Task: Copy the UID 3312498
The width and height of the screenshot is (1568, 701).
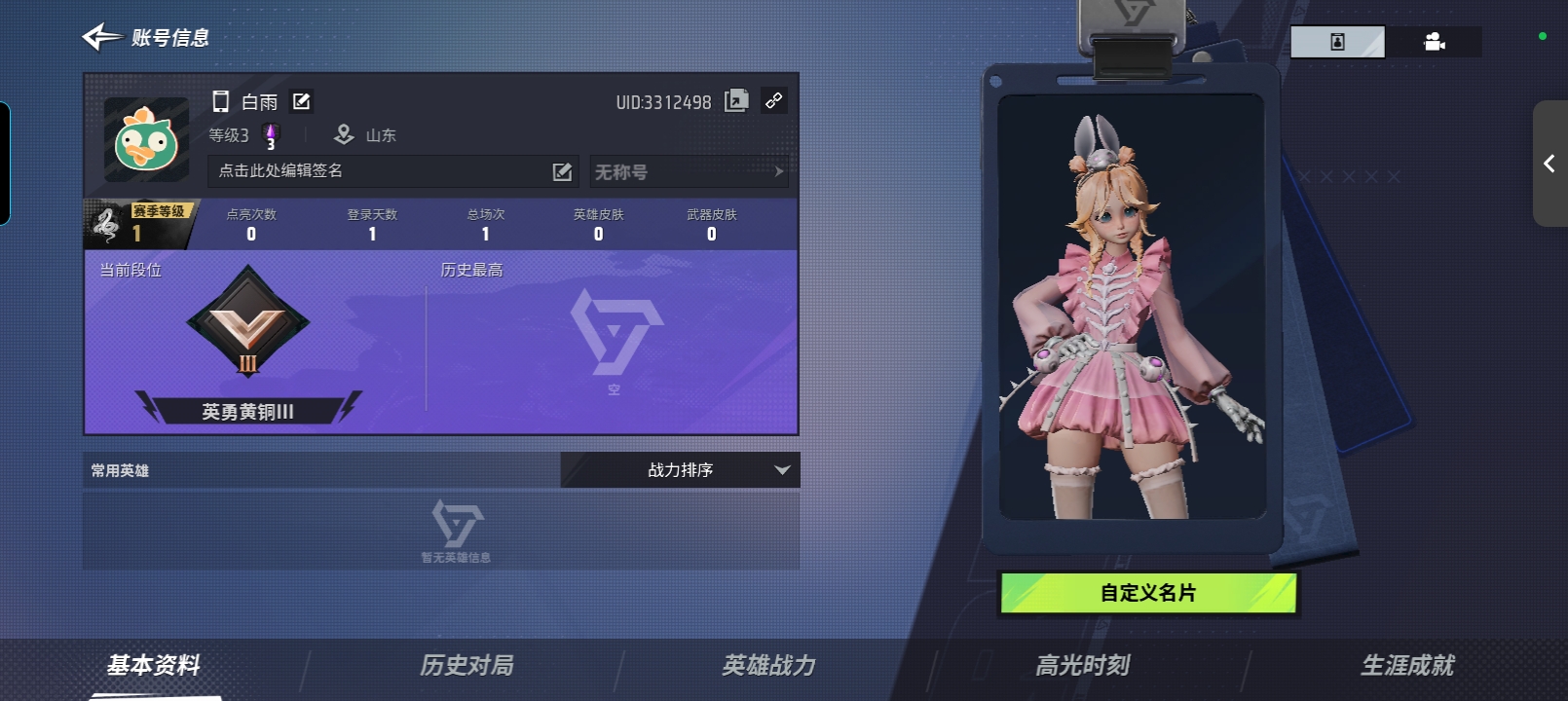Action: pyautogui.click(x=736, y=100)
